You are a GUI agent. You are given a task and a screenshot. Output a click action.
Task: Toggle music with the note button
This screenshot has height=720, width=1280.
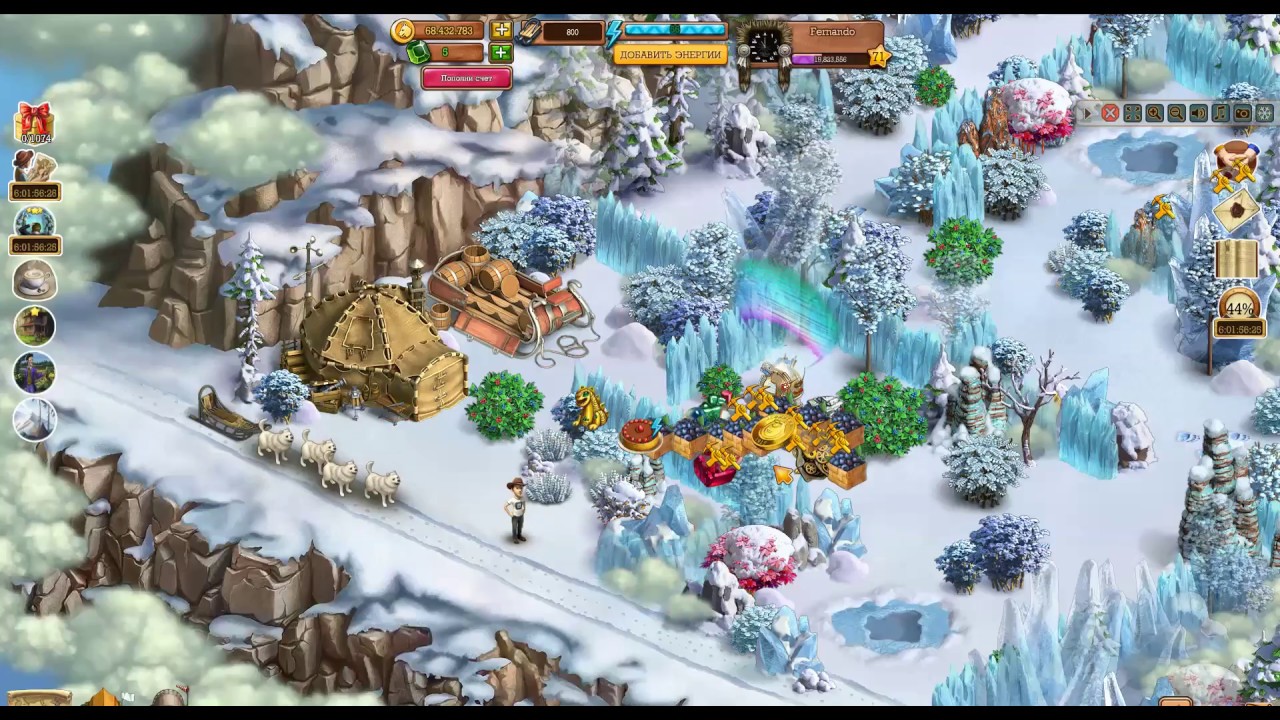point(1220,114)
